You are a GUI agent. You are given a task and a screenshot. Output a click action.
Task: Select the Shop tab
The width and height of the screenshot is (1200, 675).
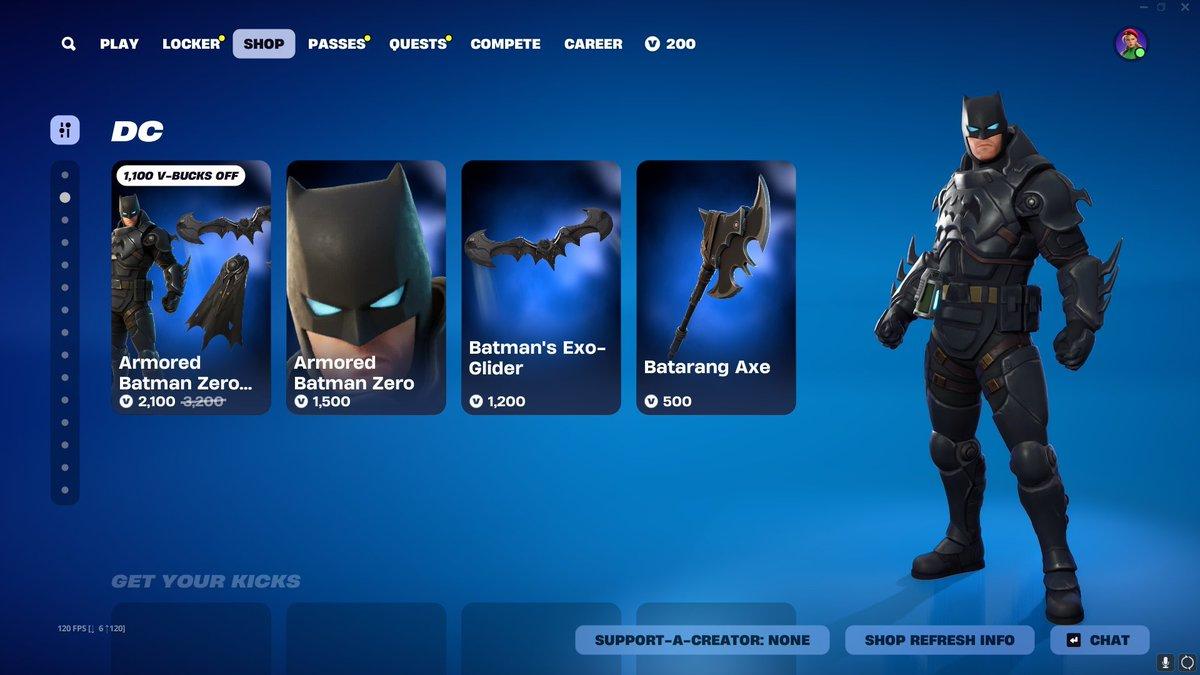point(264,44)
